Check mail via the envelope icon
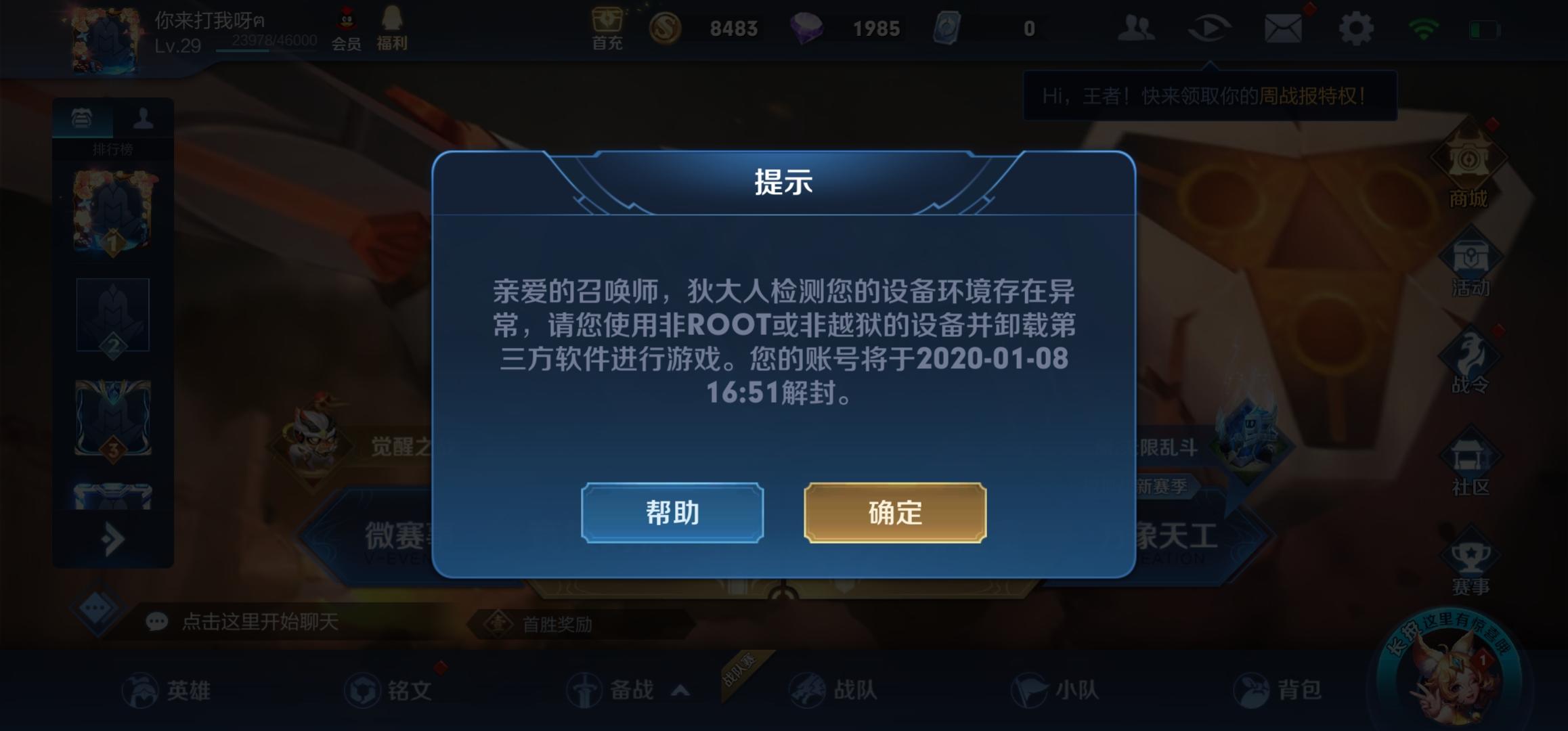This screenshot has width=1568, height=731. (1284, 28)
